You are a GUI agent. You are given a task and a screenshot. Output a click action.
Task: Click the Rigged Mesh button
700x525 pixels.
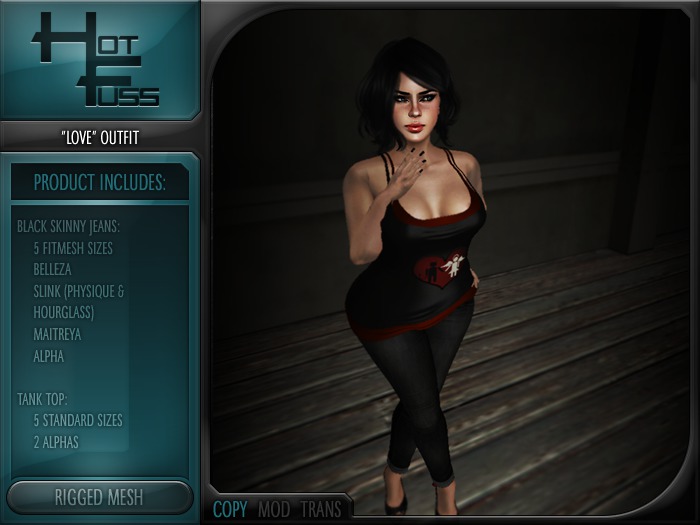[x=99, y=497]
